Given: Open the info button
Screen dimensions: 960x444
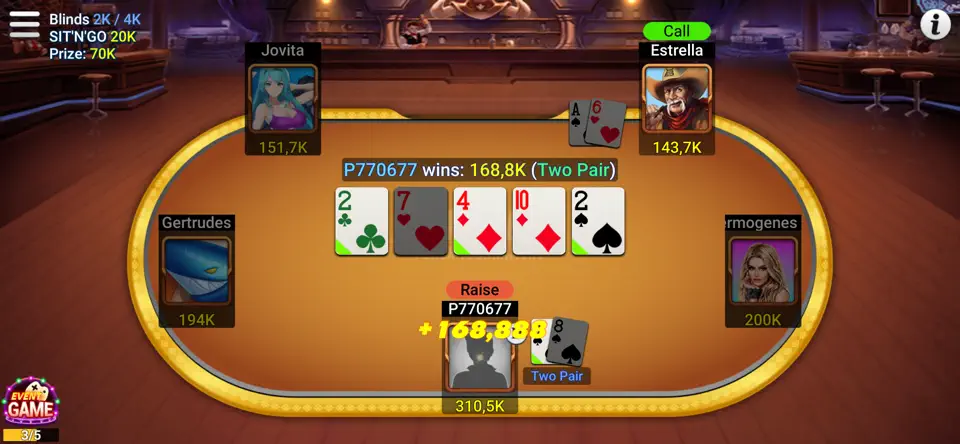Looking at the screenshot, I should [935, 25].
